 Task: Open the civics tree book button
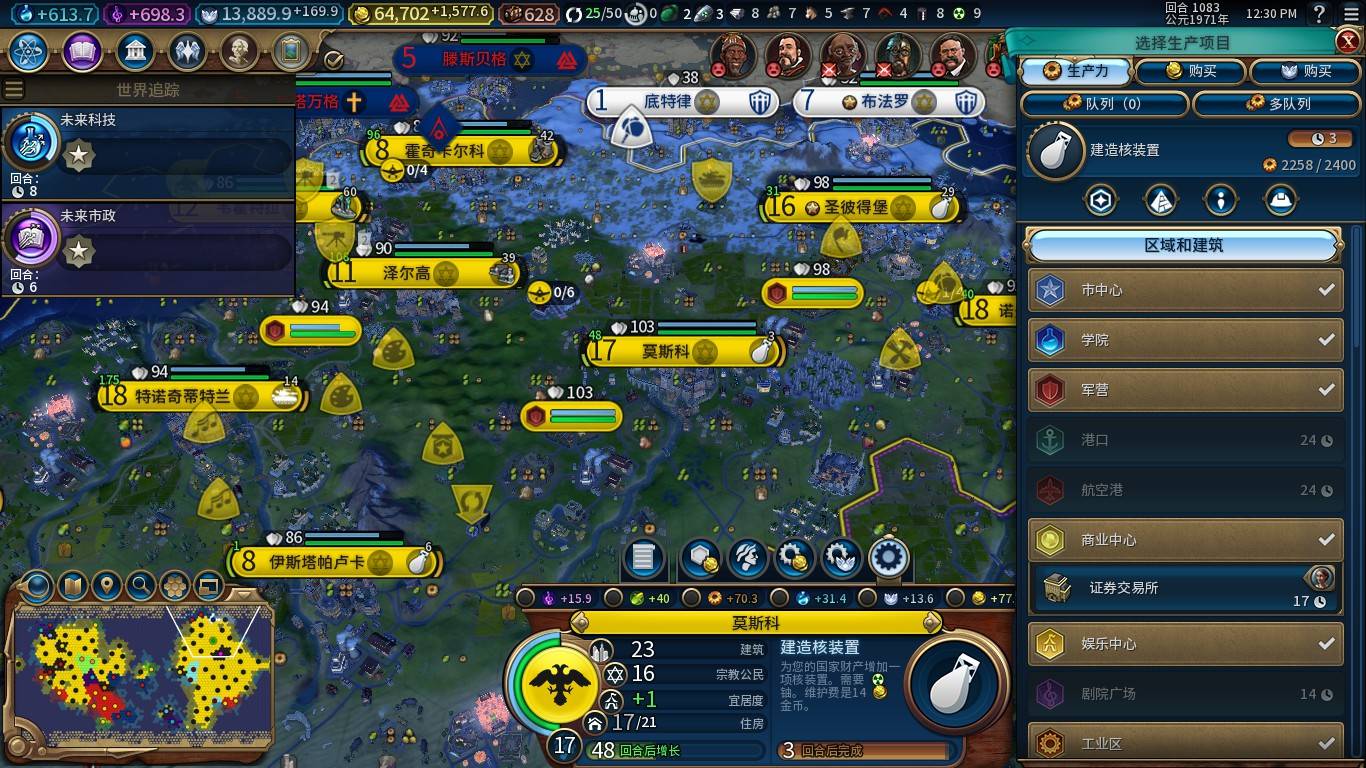coord(82,51)
